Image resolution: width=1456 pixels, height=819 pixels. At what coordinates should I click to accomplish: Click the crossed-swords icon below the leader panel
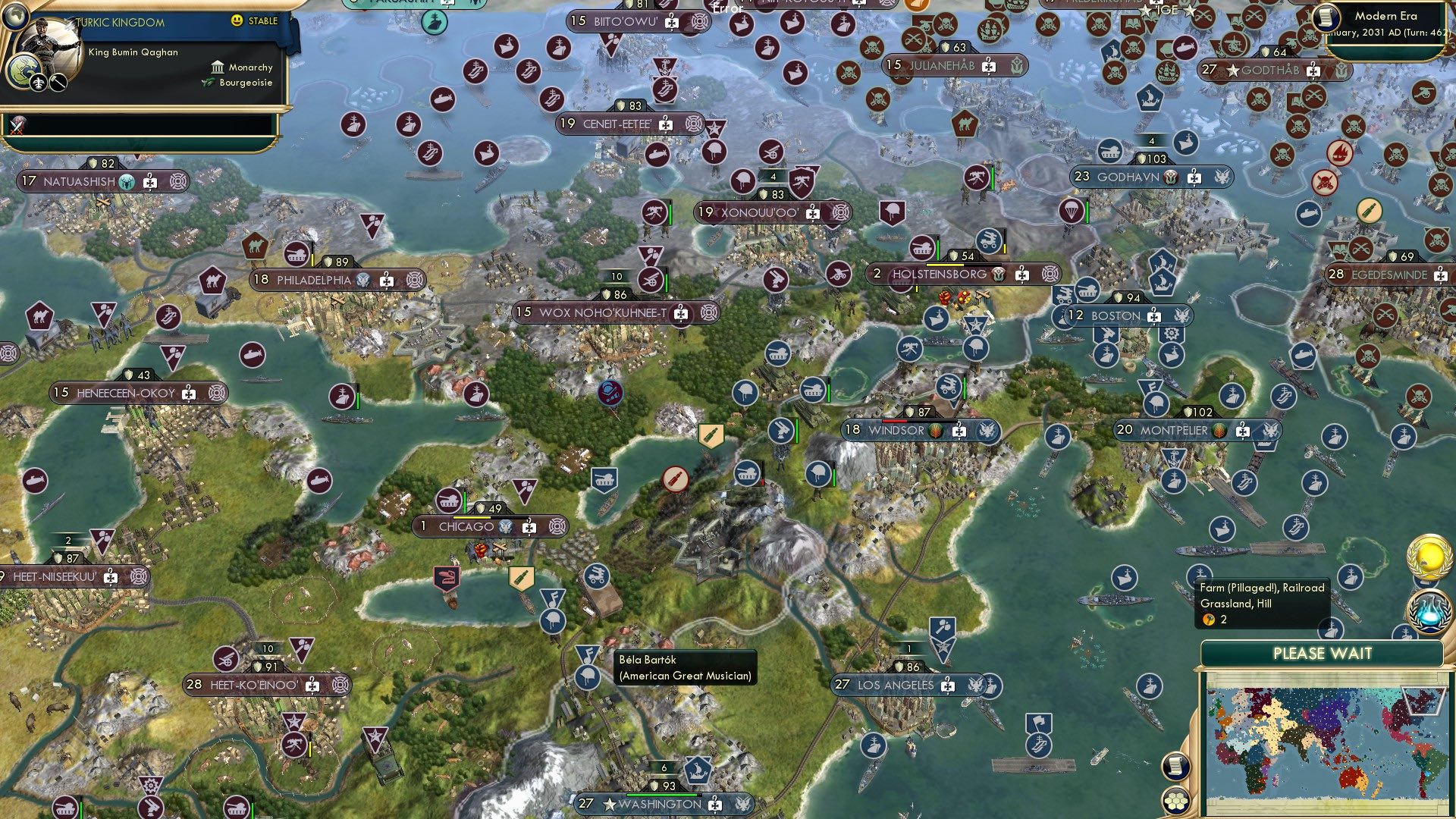pos(15,125)
